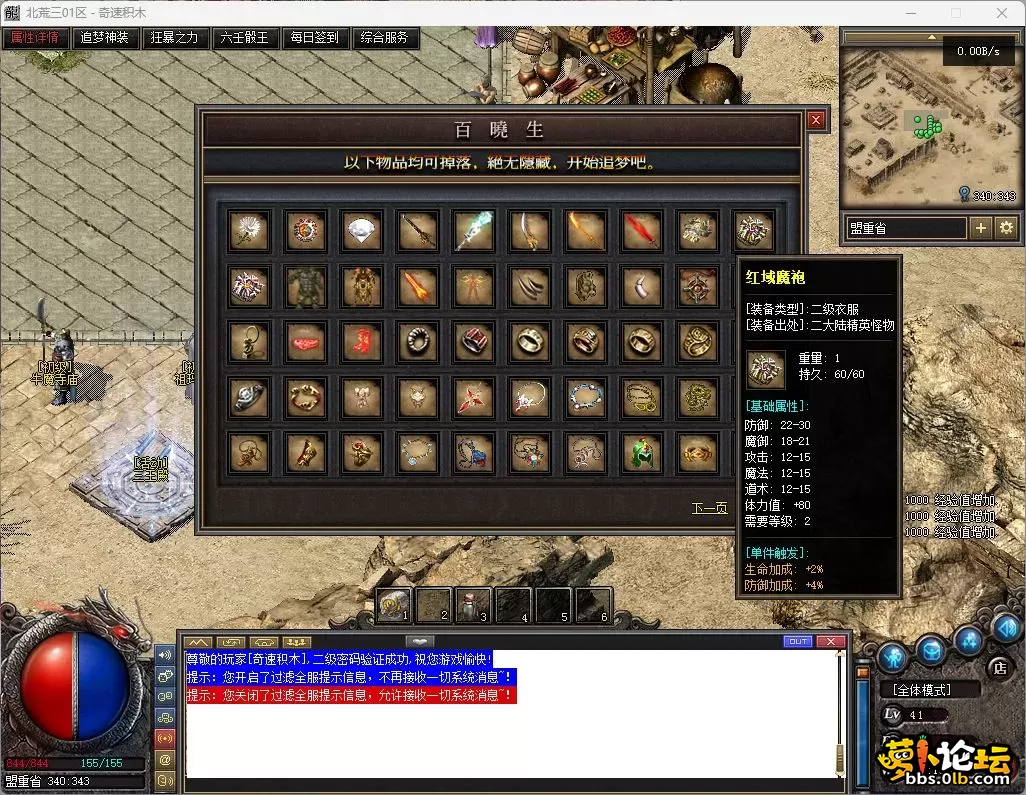Open the 综合服务 menu
Screen dimensions: 1026x795
pyautogui.click(x=384, y=38)
